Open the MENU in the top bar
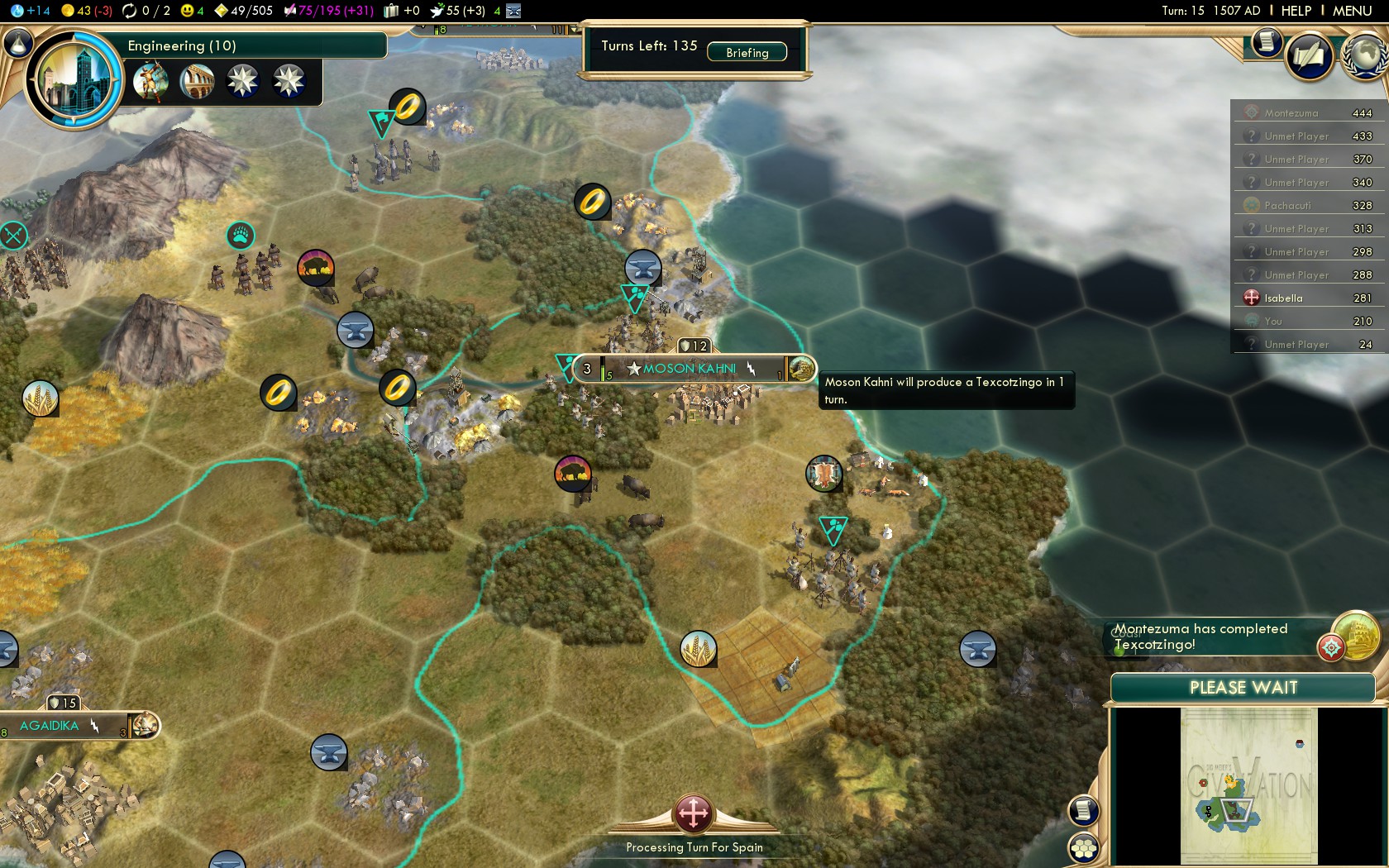 1352,11
